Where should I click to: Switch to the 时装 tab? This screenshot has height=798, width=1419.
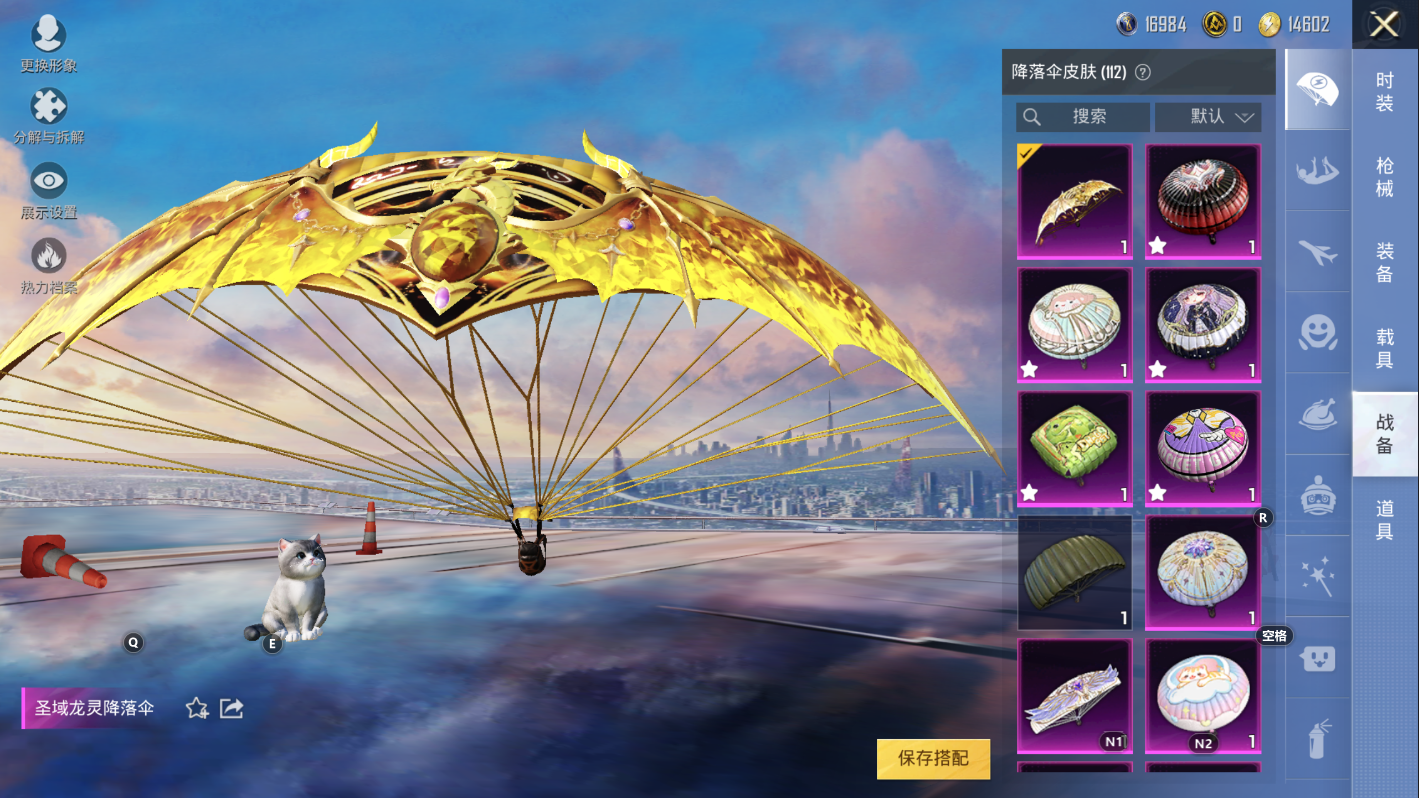point(1384,92)
